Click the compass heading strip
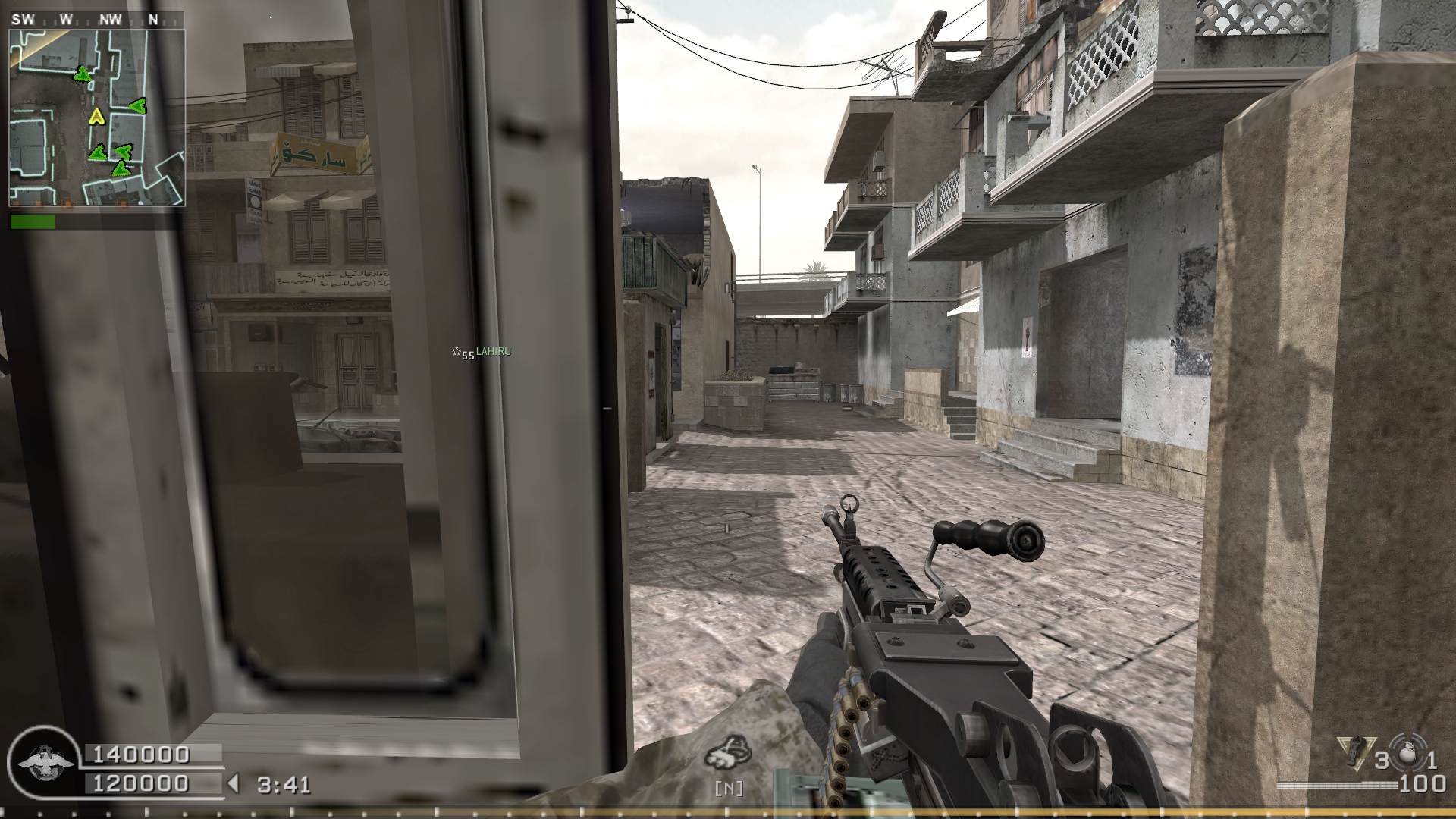 96,20
